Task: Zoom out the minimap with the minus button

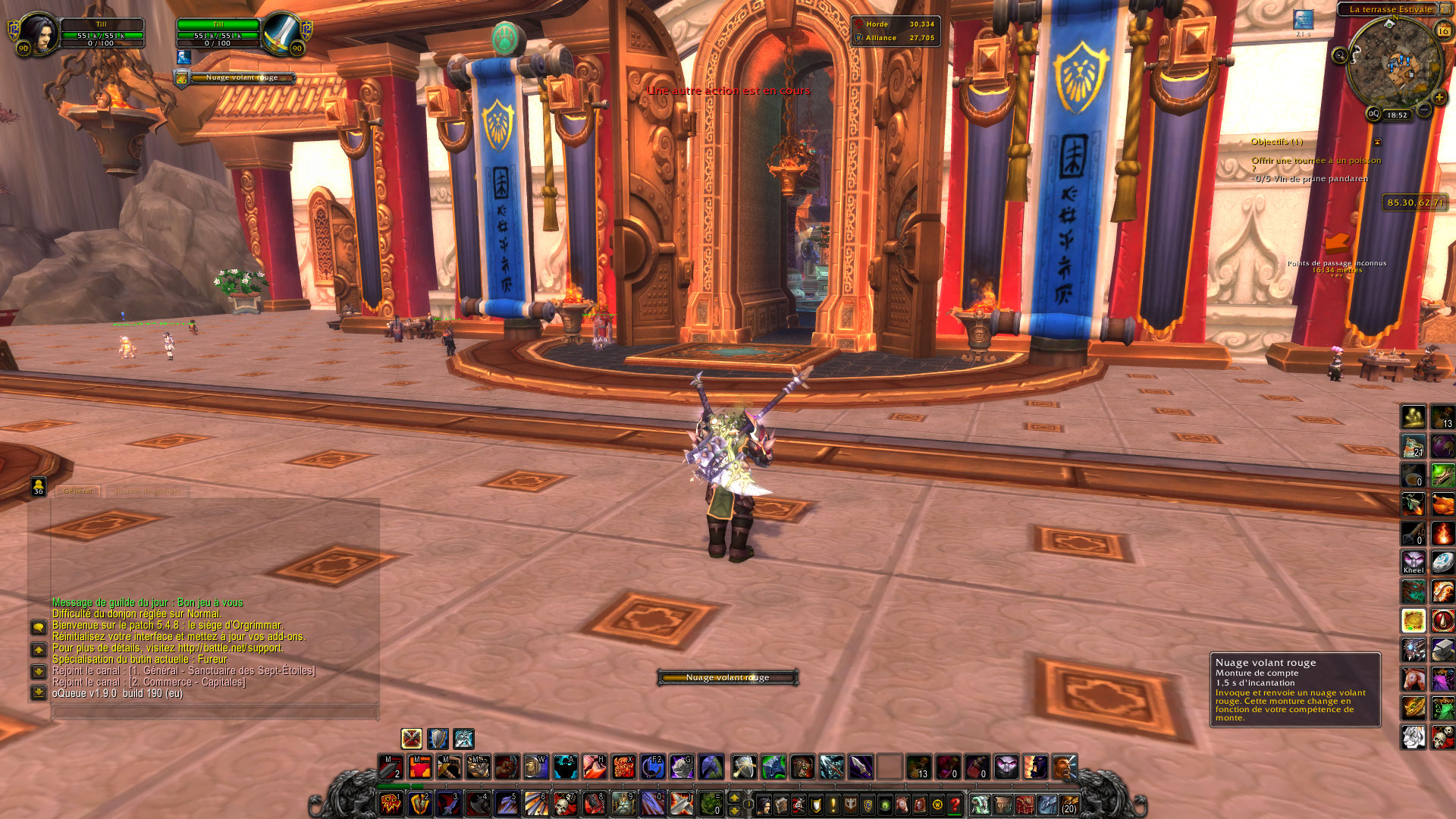Action: [x=1424, y=111]
